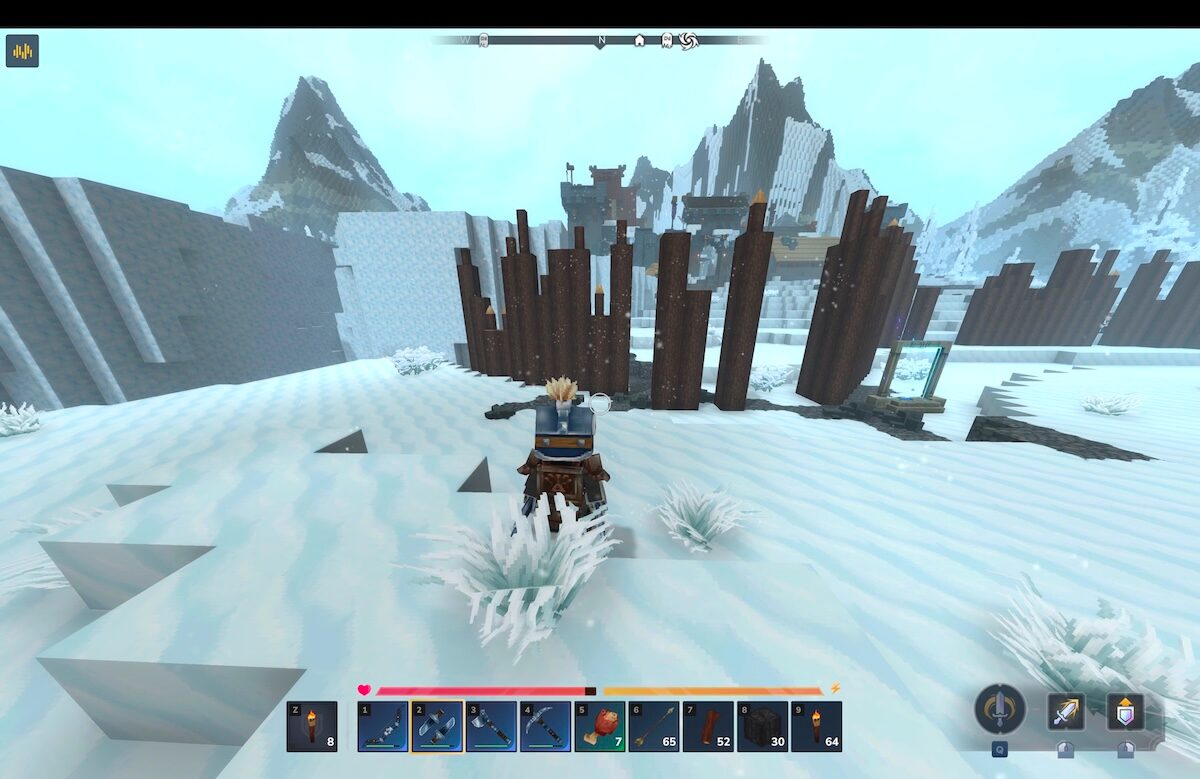Click the swirl portal marker on compass

coord(687,41)
